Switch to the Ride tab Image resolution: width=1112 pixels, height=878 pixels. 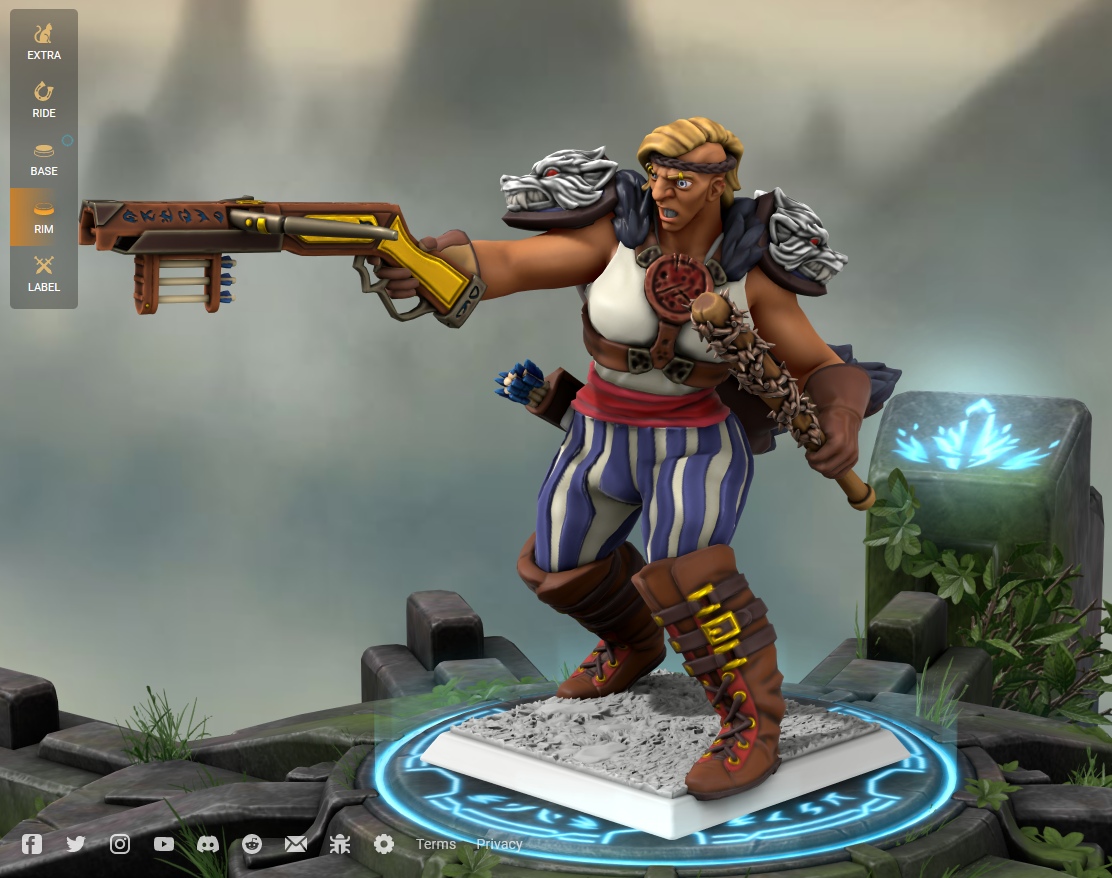pos(44,101)
